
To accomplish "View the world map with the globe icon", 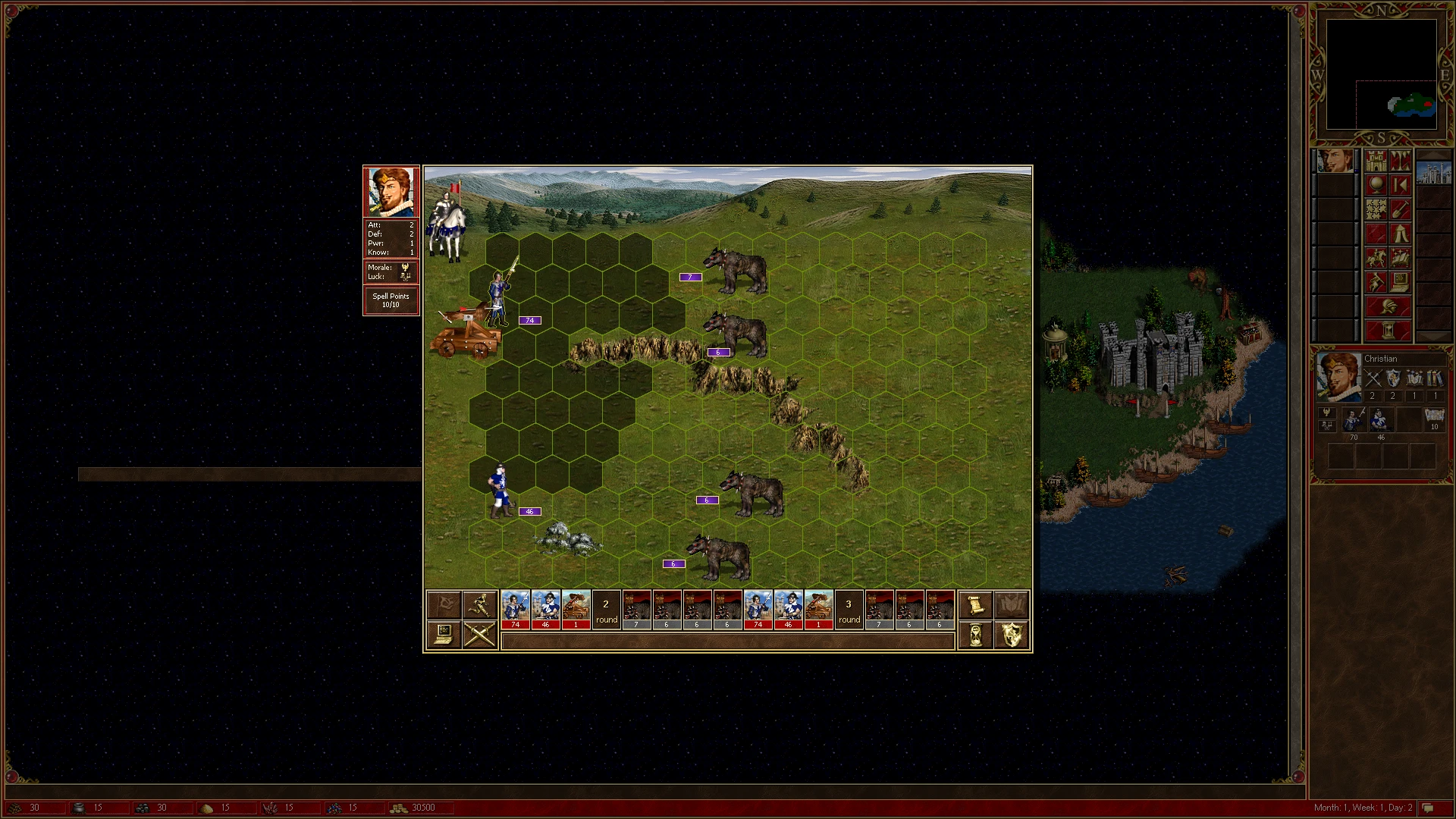I will pyautogui.click(x=1376, y=185).
